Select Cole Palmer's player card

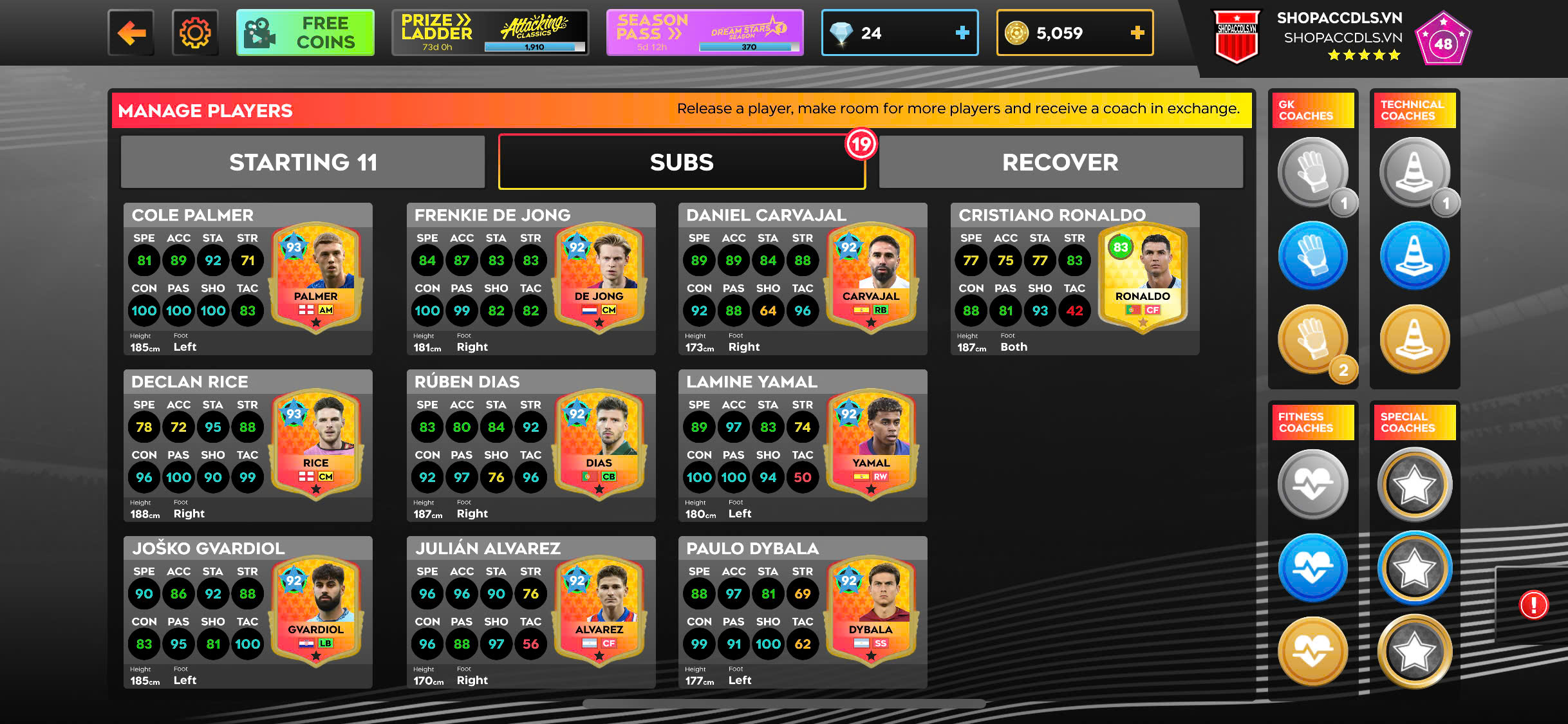(x=248, y=279)
